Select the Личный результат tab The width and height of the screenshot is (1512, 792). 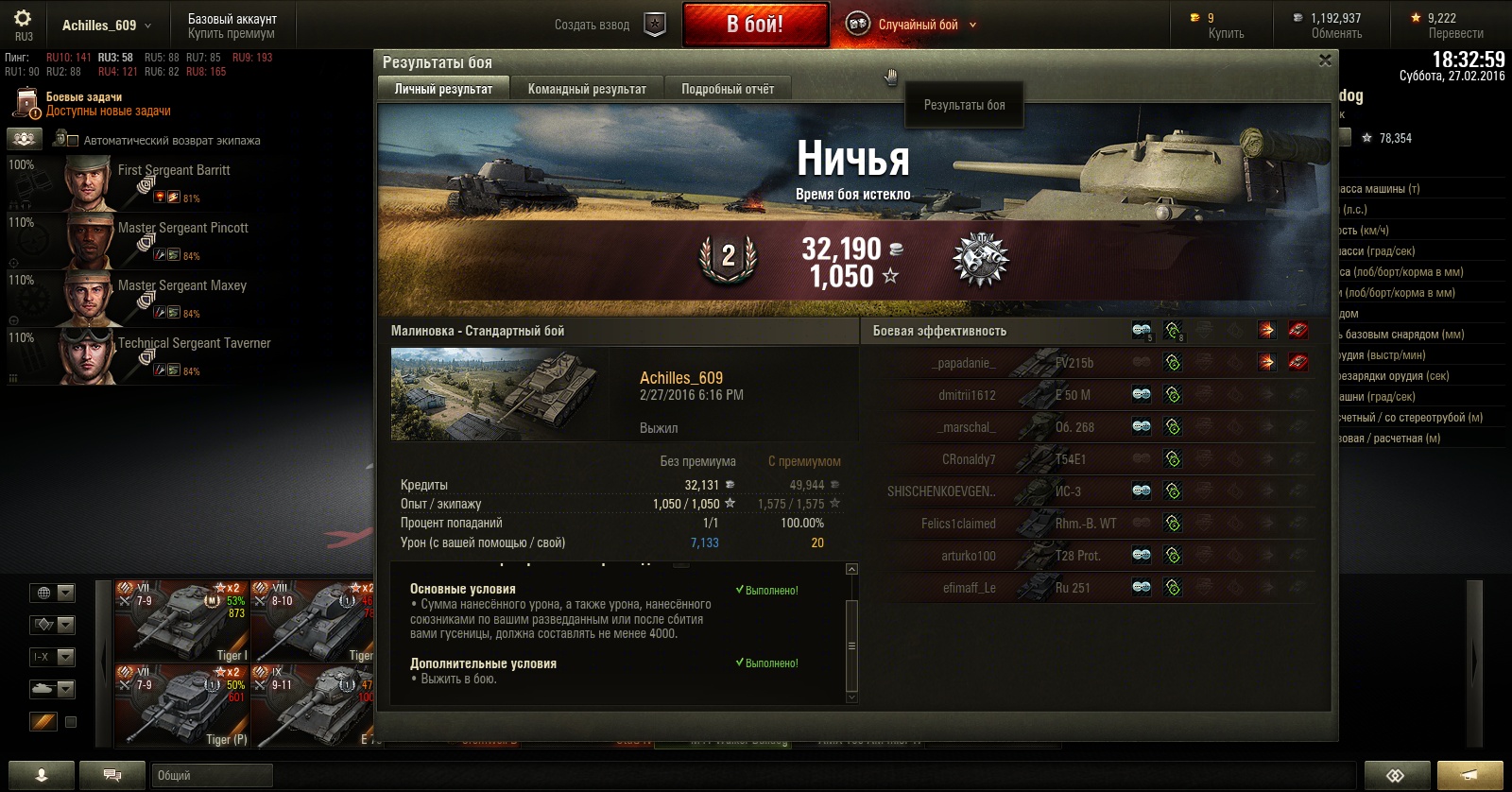click(x=443, y=89)
